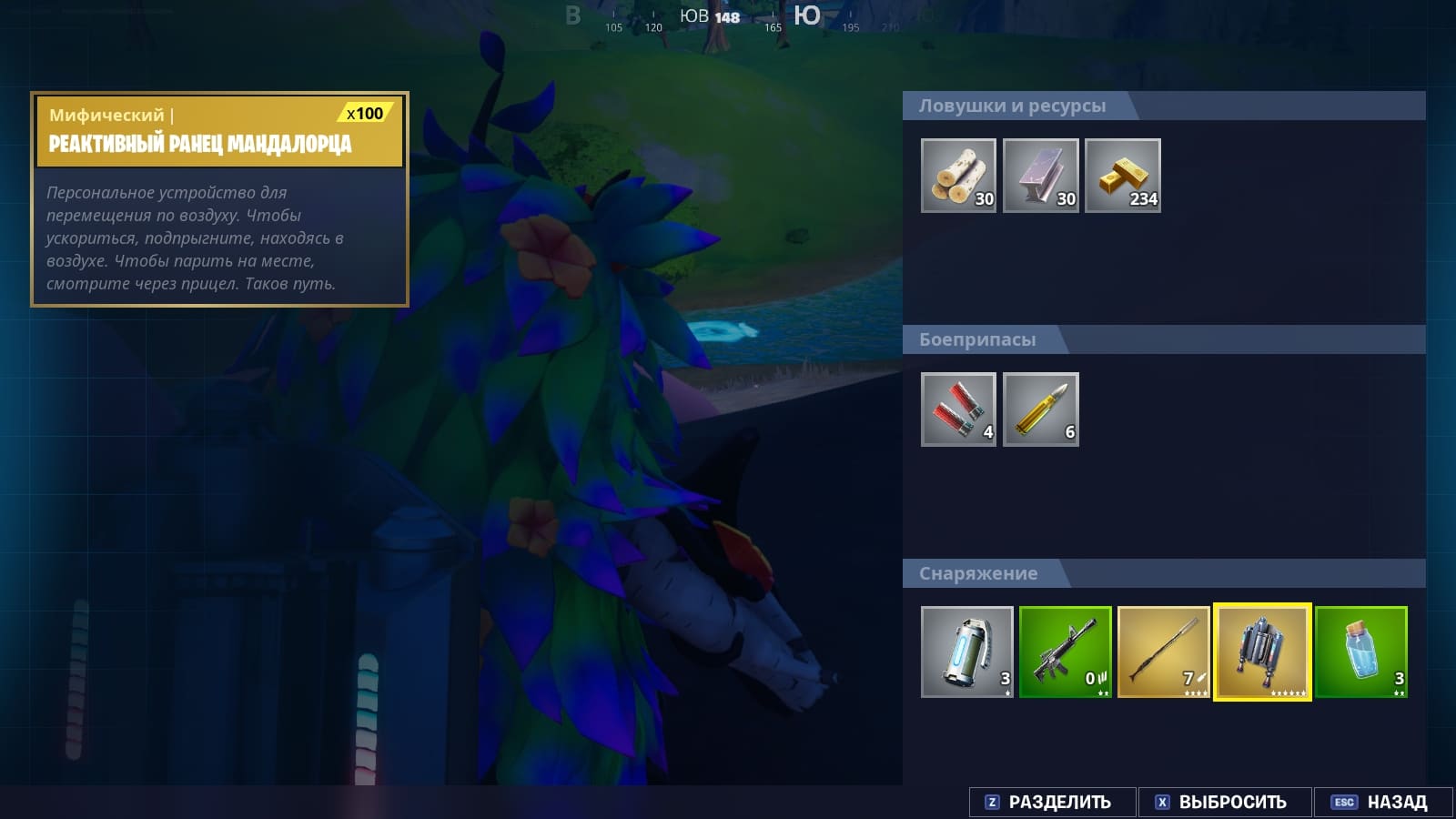Select the shockwave grenade slot
Viewport: 1456px width, 819px height.
pyautogui.click(x=966, y=652)
